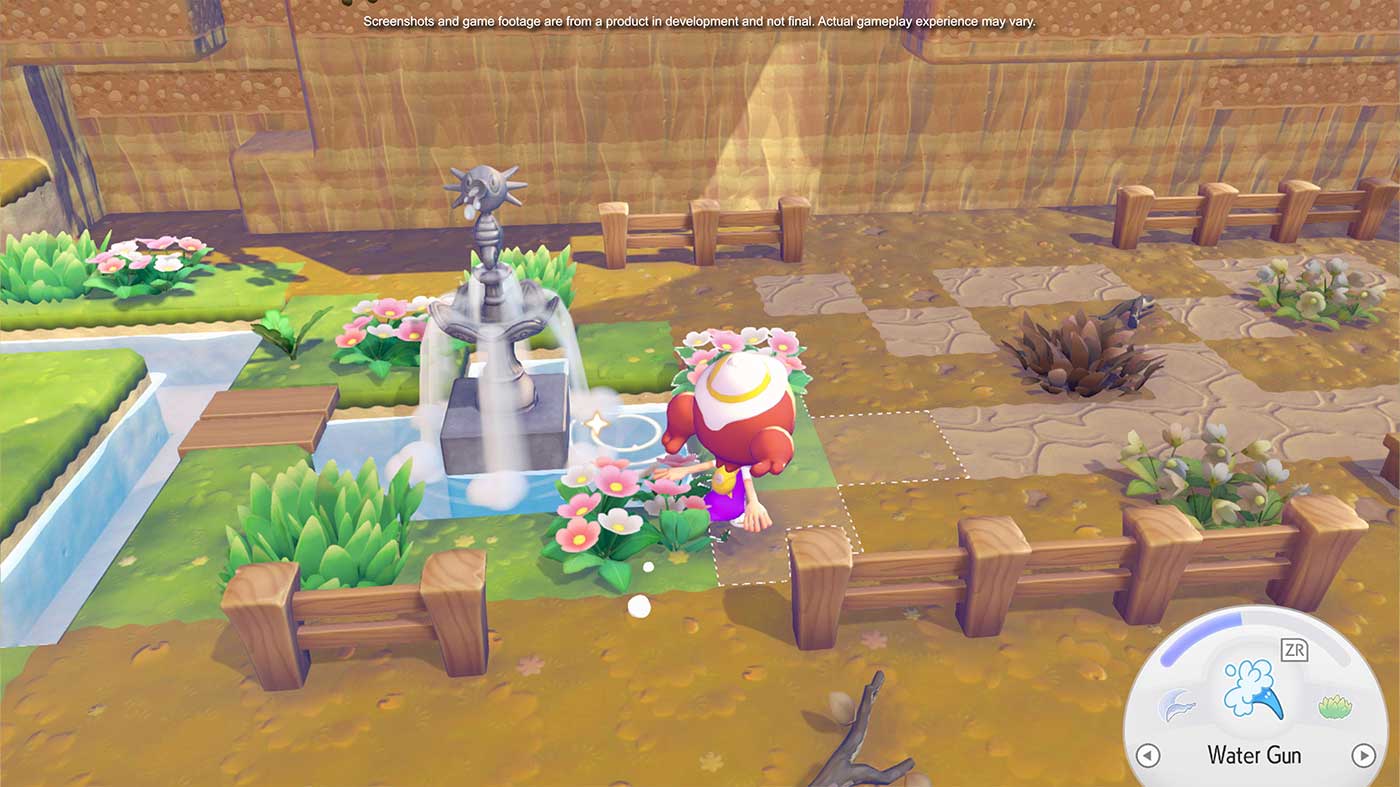Cycle to the previous move with the left arrow
Viewport: 1400px width, 787px height.
coord(1148,755)
